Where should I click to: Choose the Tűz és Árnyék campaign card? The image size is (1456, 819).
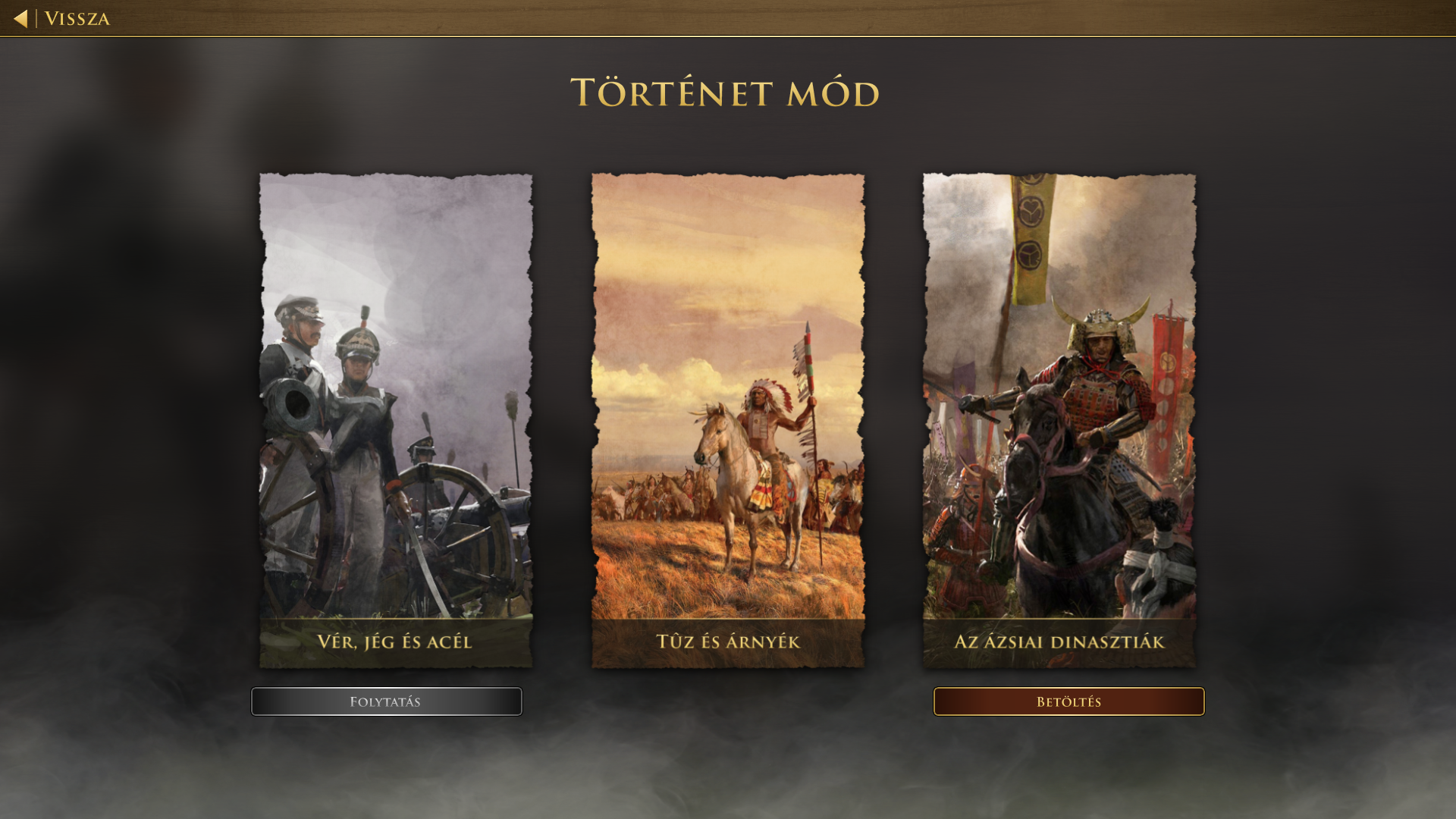tap(727, 421)
